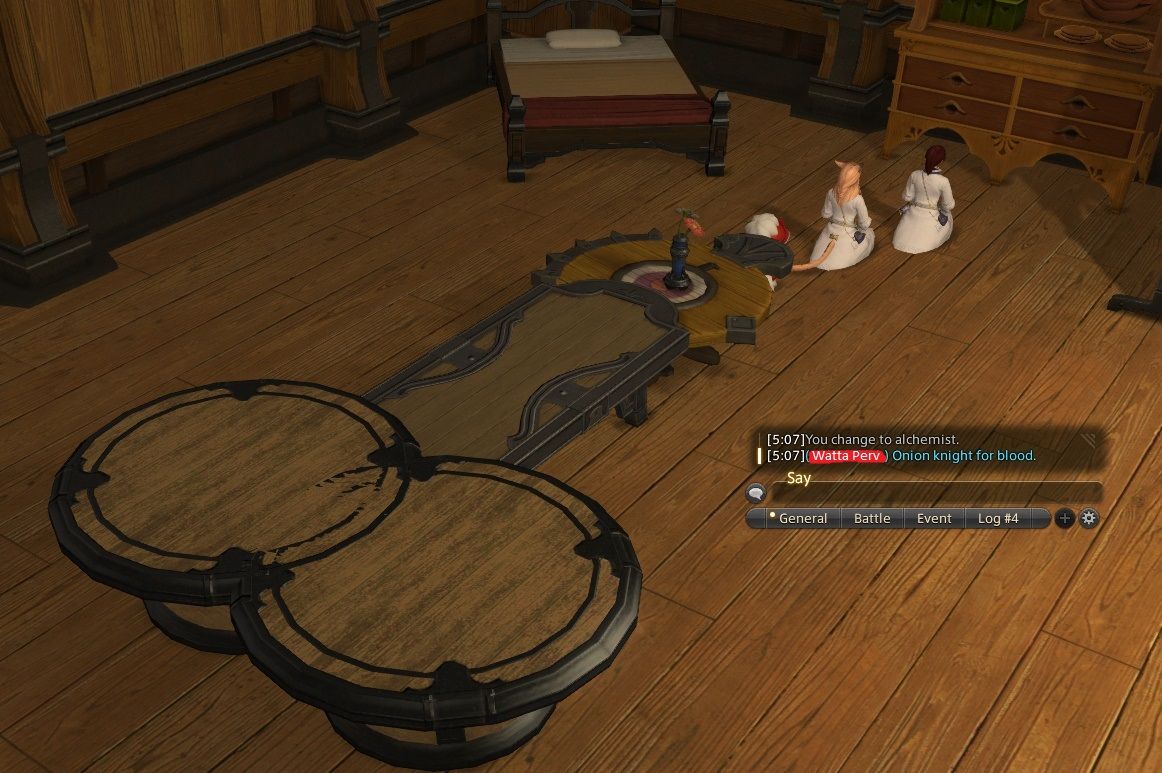Click the chat log's corner resize handle

pos(1089,438)
